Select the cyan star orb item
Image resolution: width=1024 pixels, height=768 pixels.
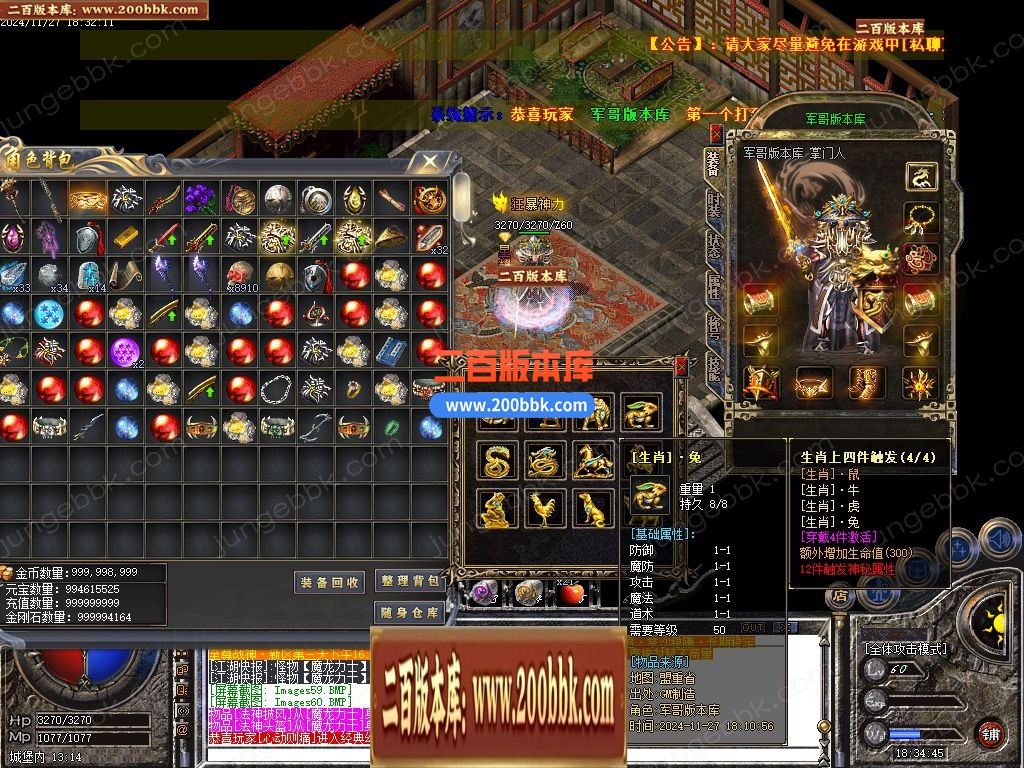tap(48, 313)
